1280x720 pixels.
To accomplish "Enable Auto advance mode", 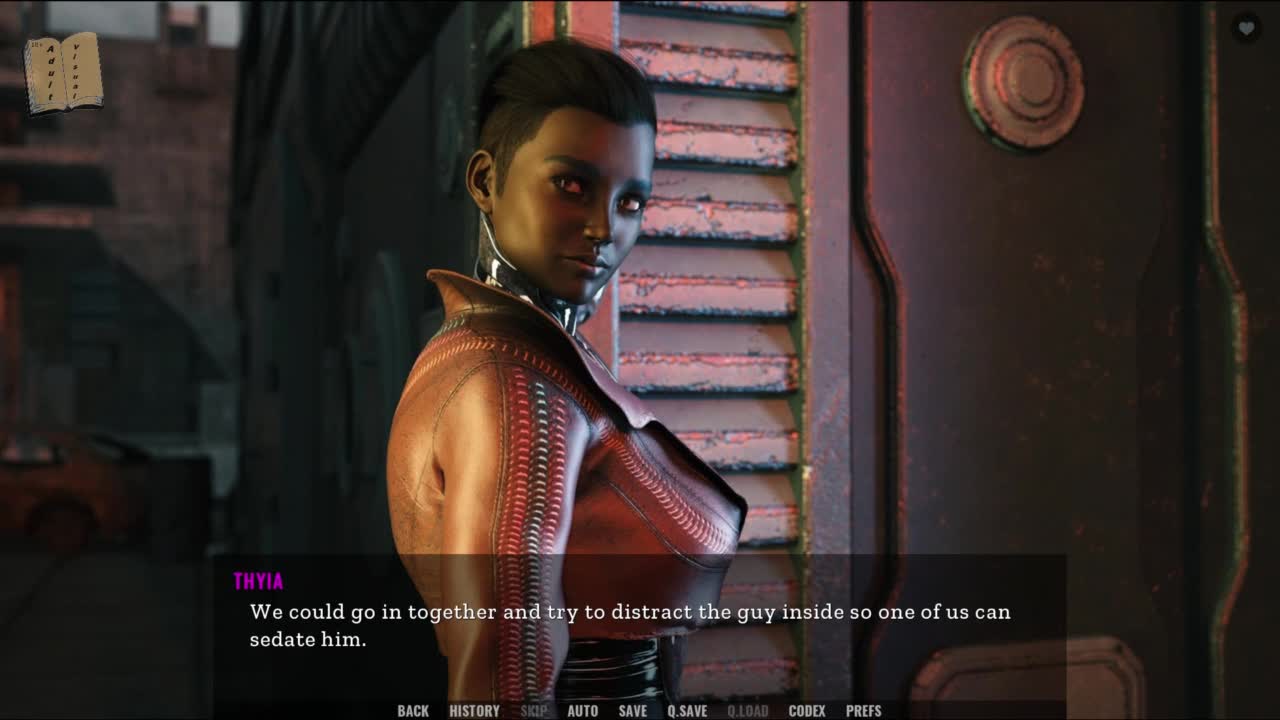I will (x=583, y=711).
